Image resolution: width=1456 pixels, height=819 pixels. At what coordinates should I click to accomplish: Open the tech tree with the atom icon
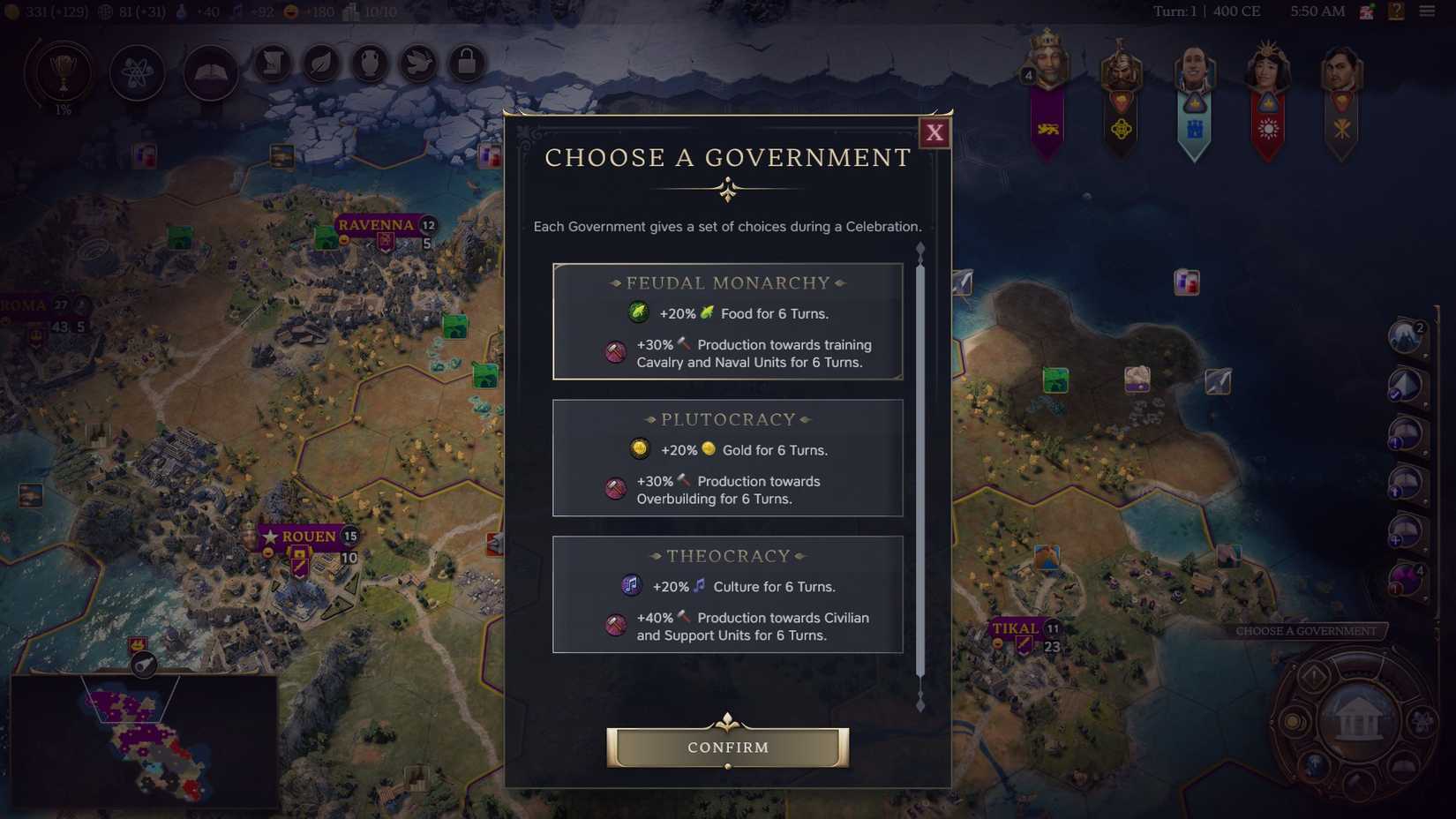136,72
